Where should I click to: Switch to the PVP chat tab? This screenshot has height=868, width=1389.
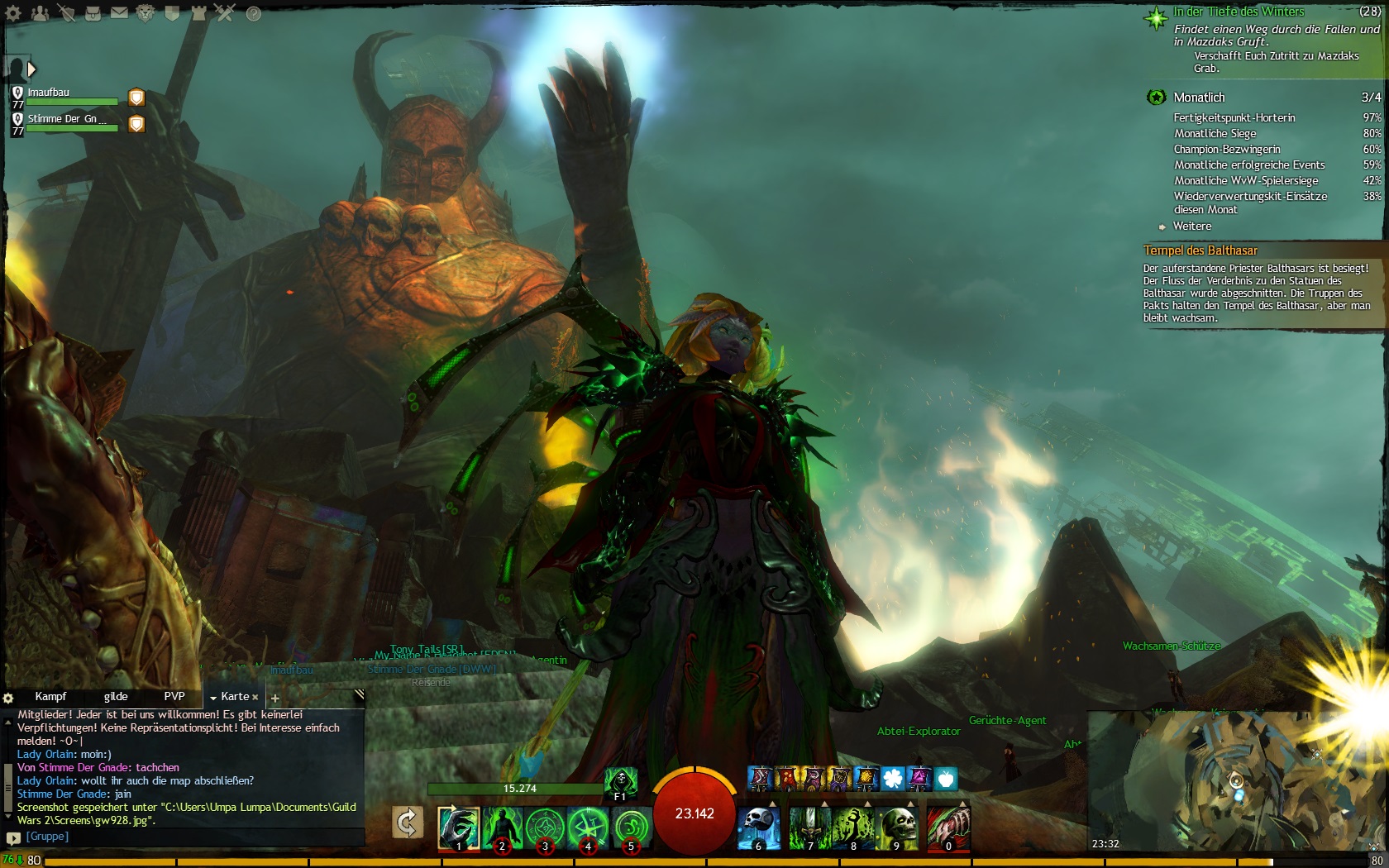pos(174,697)
